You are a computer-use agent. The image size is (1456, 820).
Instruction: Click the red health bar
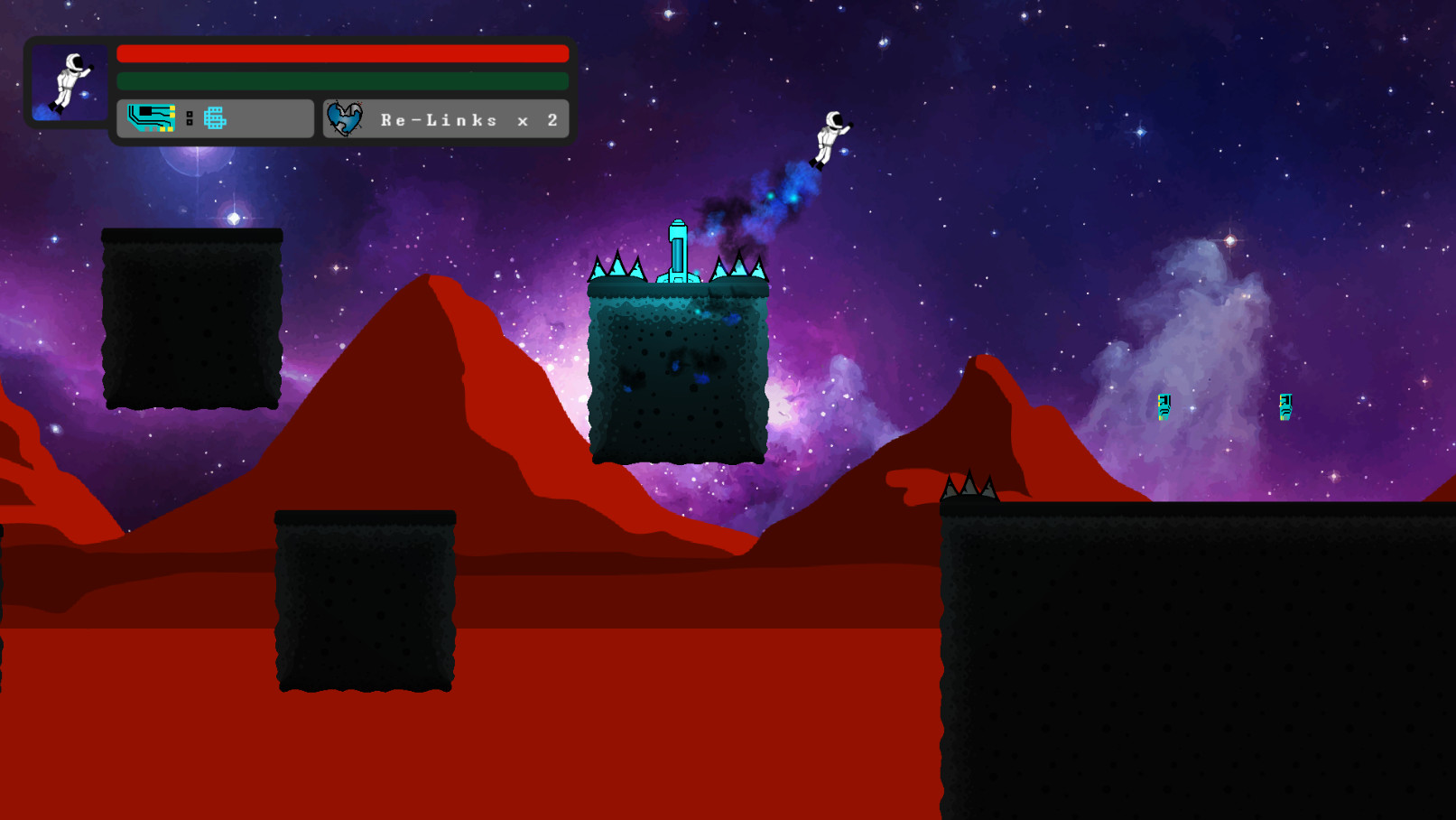(341, 54)
